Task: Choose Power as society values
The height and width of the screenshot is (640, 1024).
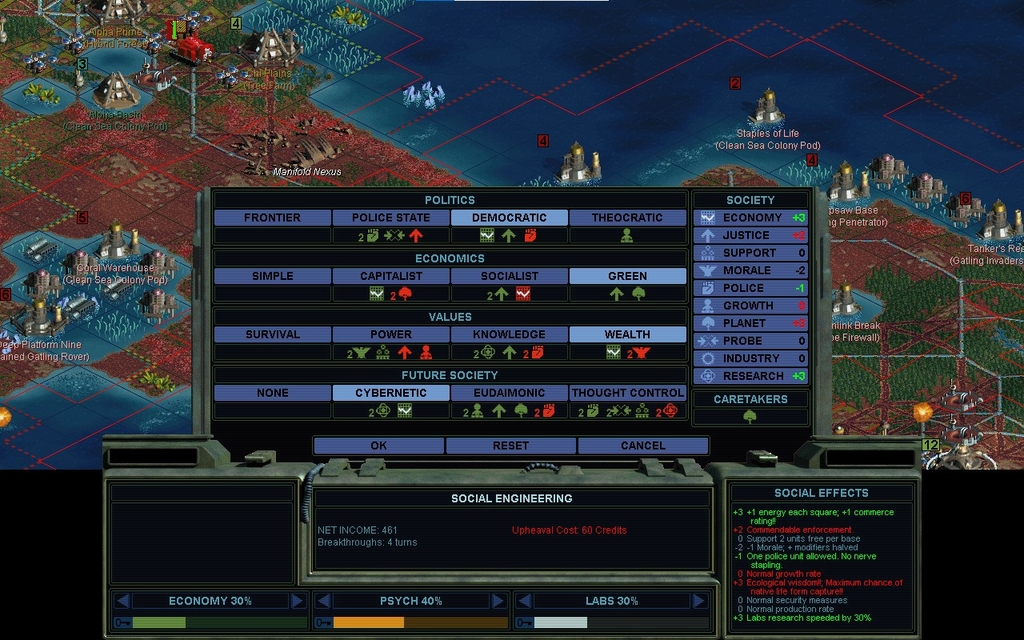Action: [390, 334]
